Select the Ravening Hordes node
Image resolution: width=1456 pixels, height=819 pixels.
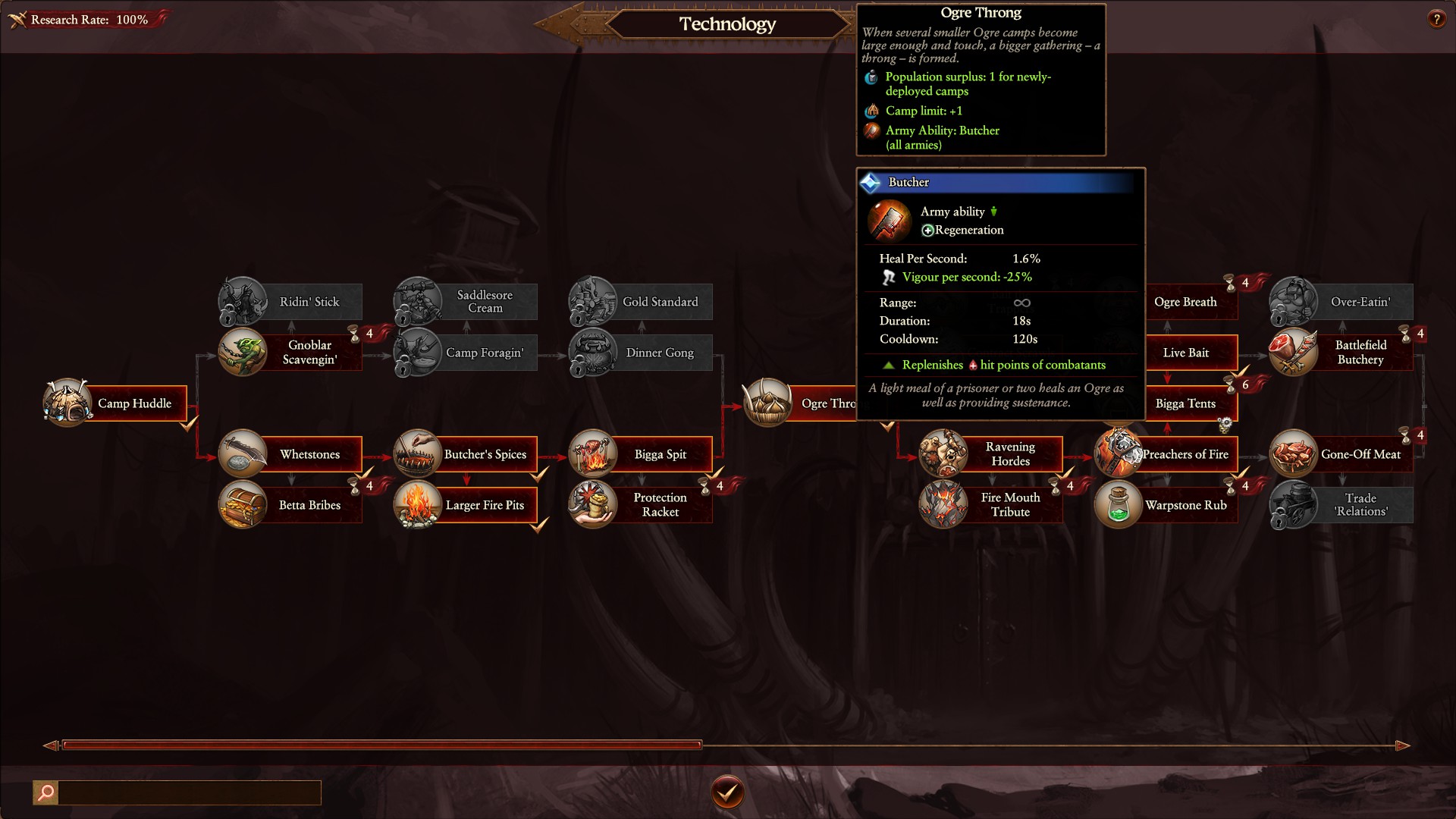click(x=1009, y=454)
